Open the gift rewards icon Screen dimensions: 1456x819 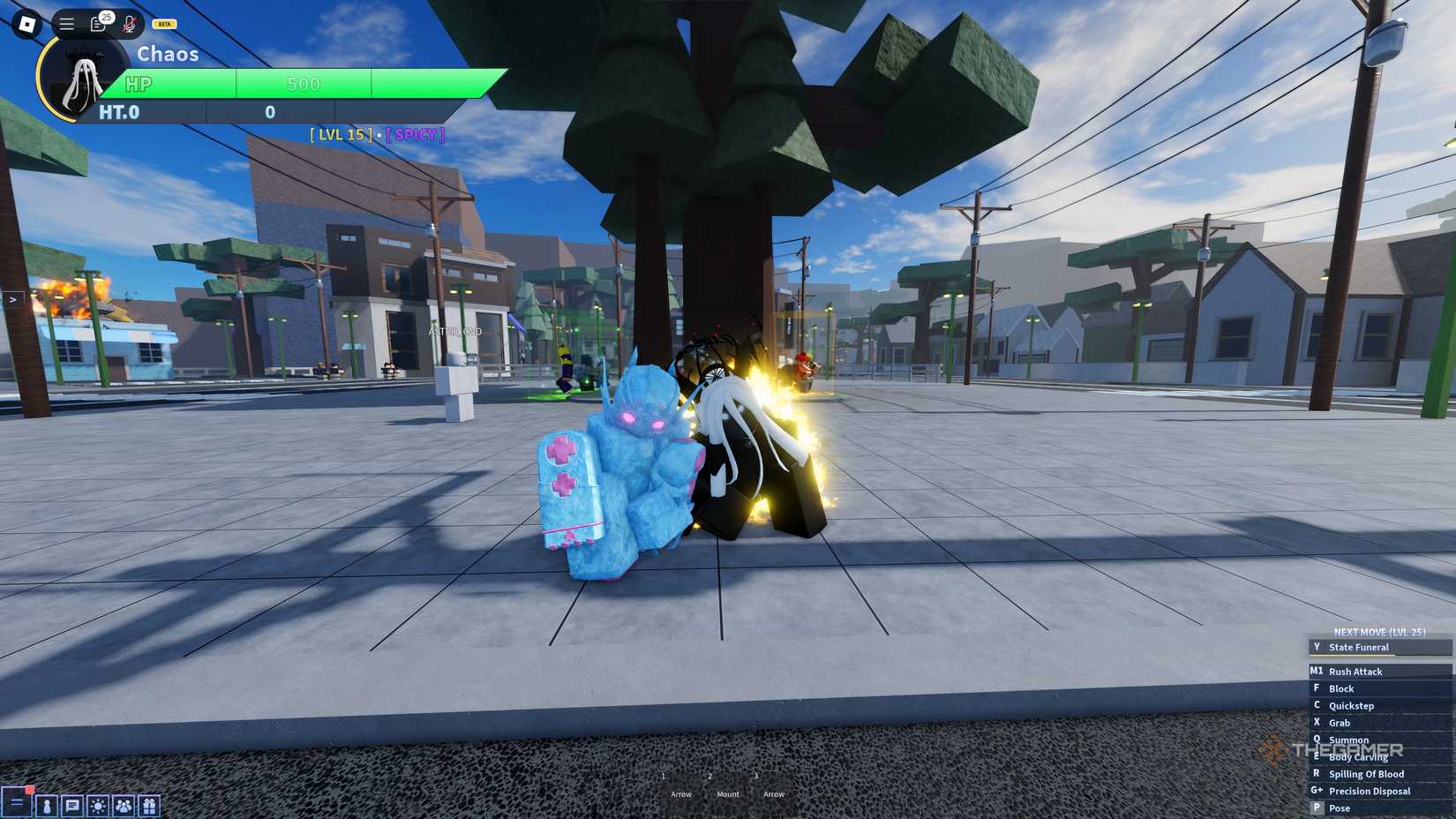coord(149,806)
